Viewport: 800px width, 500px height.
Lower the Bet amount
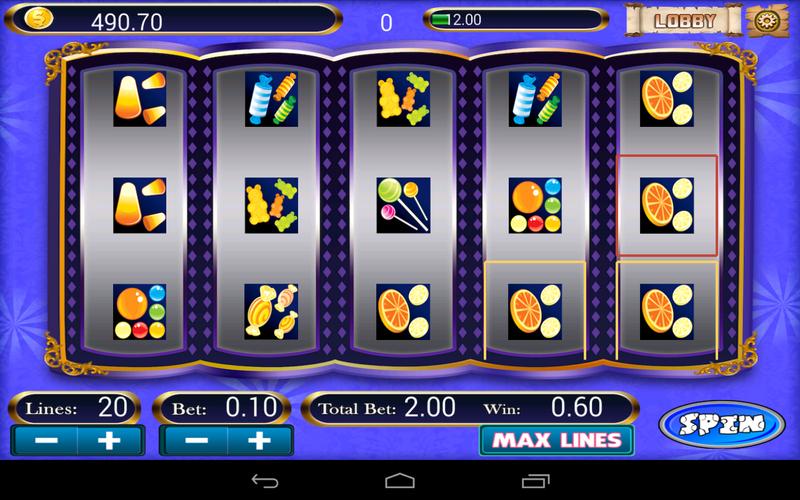click(194, 440)
